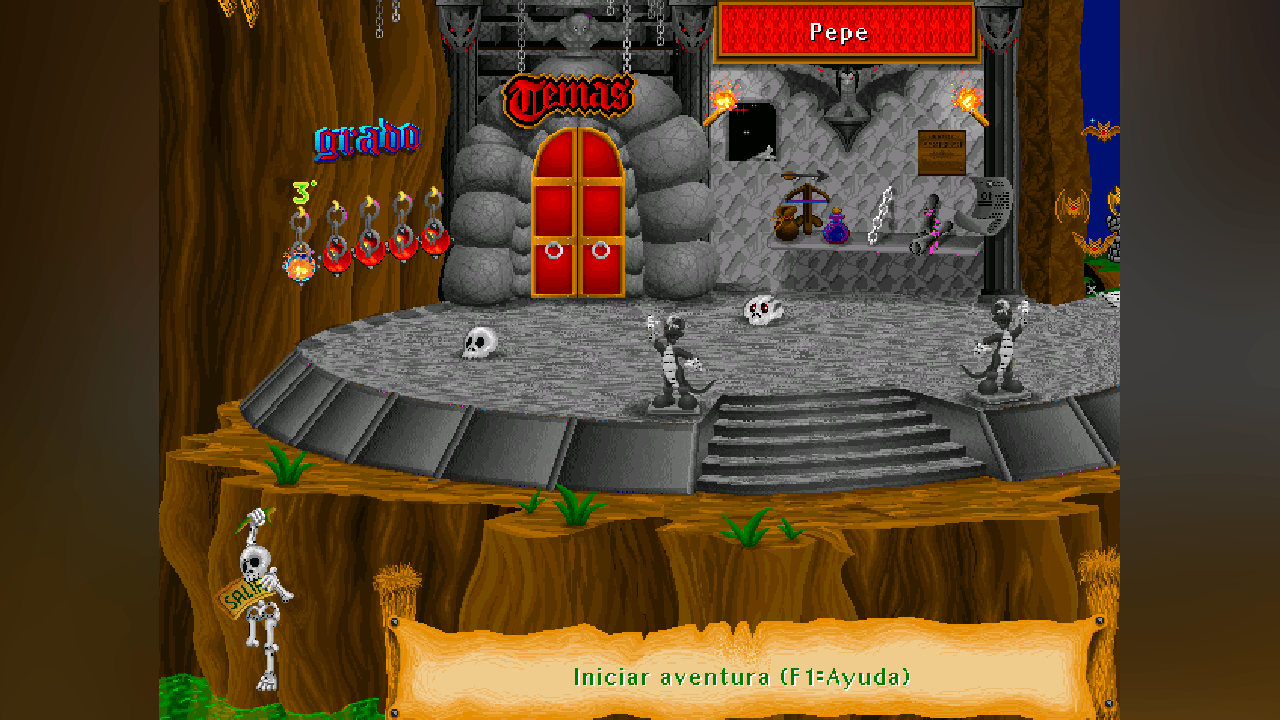Light the second grado lantern
The image size is (1280, 720).
[x=336, y=256]
